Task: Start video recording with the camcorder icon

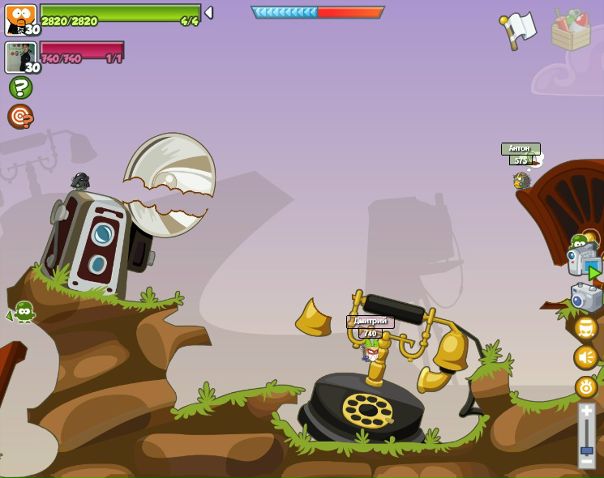Action: pyautogui.click(x=584, y=261)
